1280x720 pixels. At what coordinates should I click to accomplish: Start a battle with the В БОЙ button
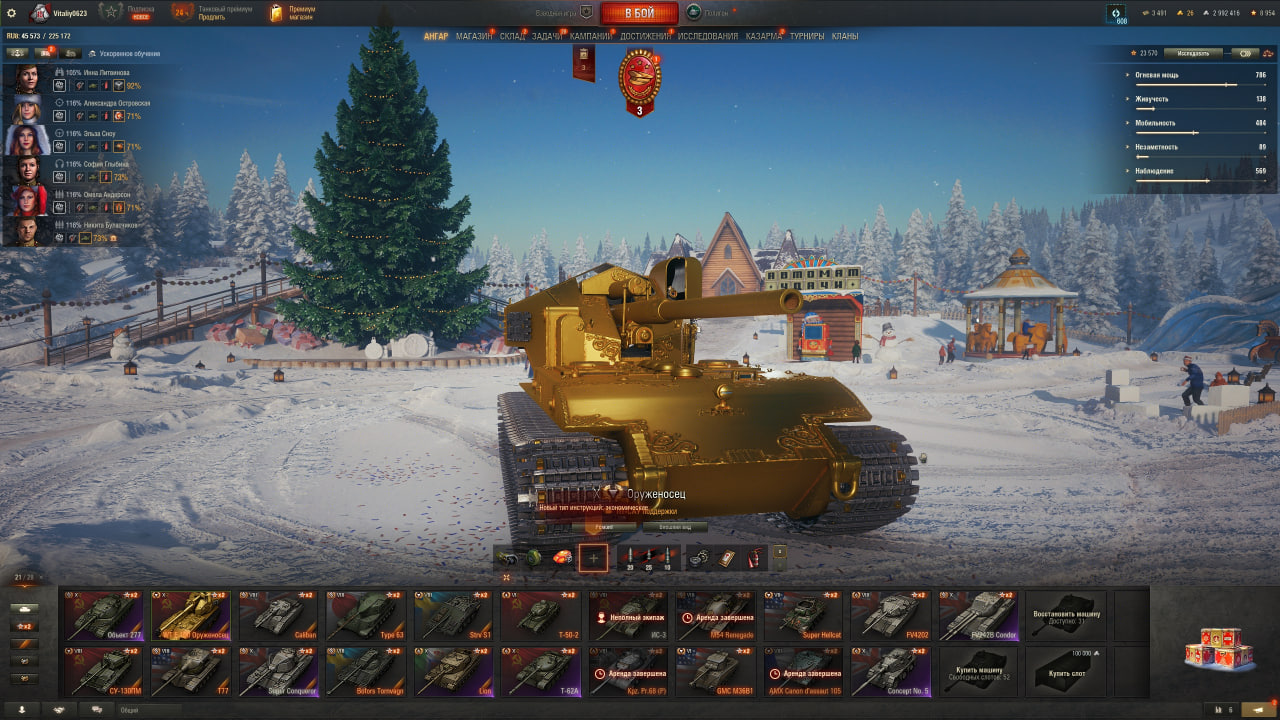(x=639, y=13)
